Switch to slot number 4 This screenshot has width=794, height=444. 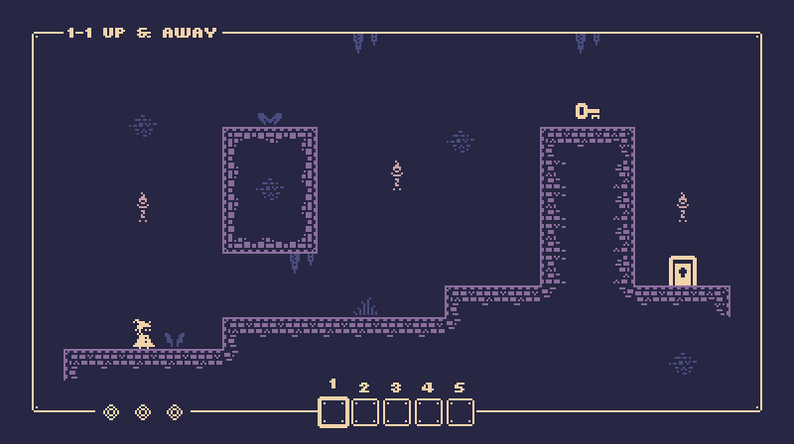(x=429, y=412)
